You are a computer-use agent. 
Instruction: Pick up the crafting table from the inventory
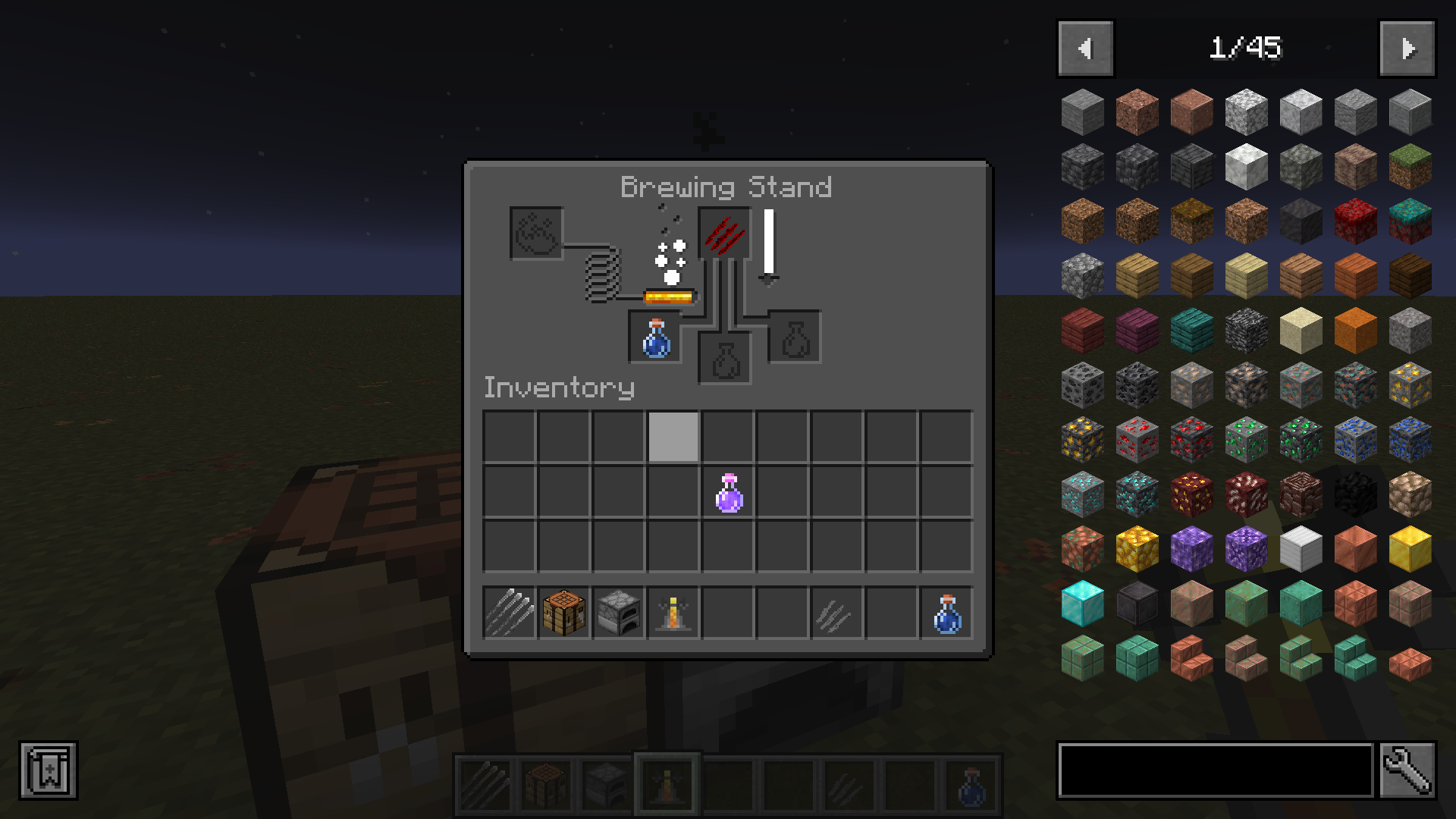pyautogui.click(x=563, y=612)
